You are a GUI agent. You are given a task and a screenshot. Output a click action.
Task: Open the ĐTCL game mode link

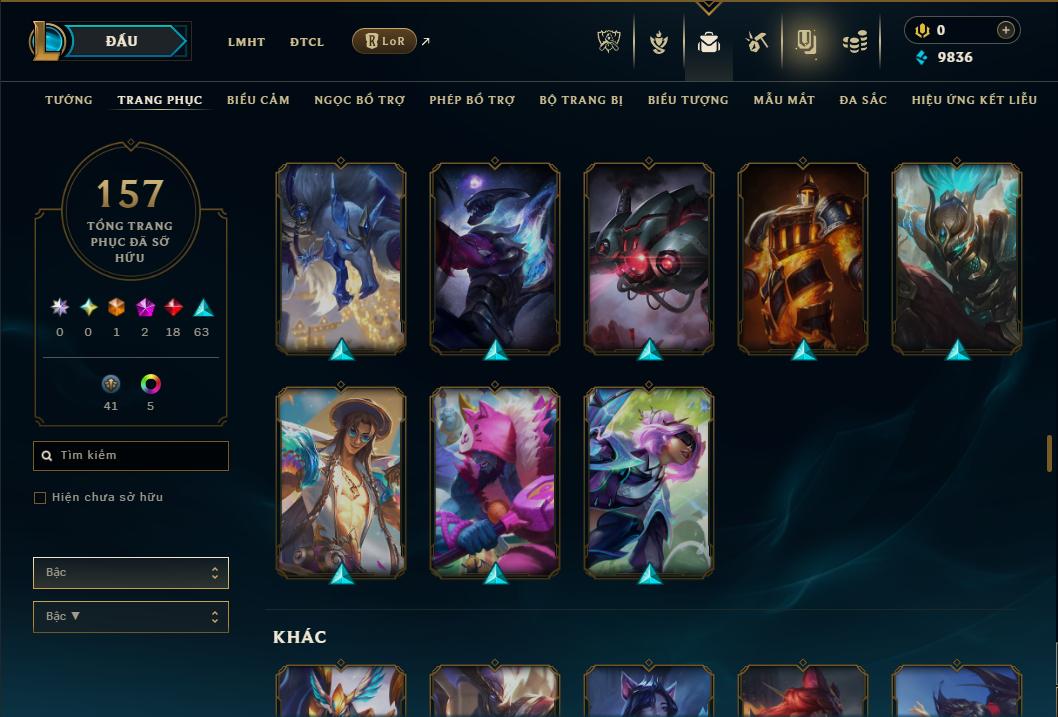pyautogui.click(x=307, y=42)
